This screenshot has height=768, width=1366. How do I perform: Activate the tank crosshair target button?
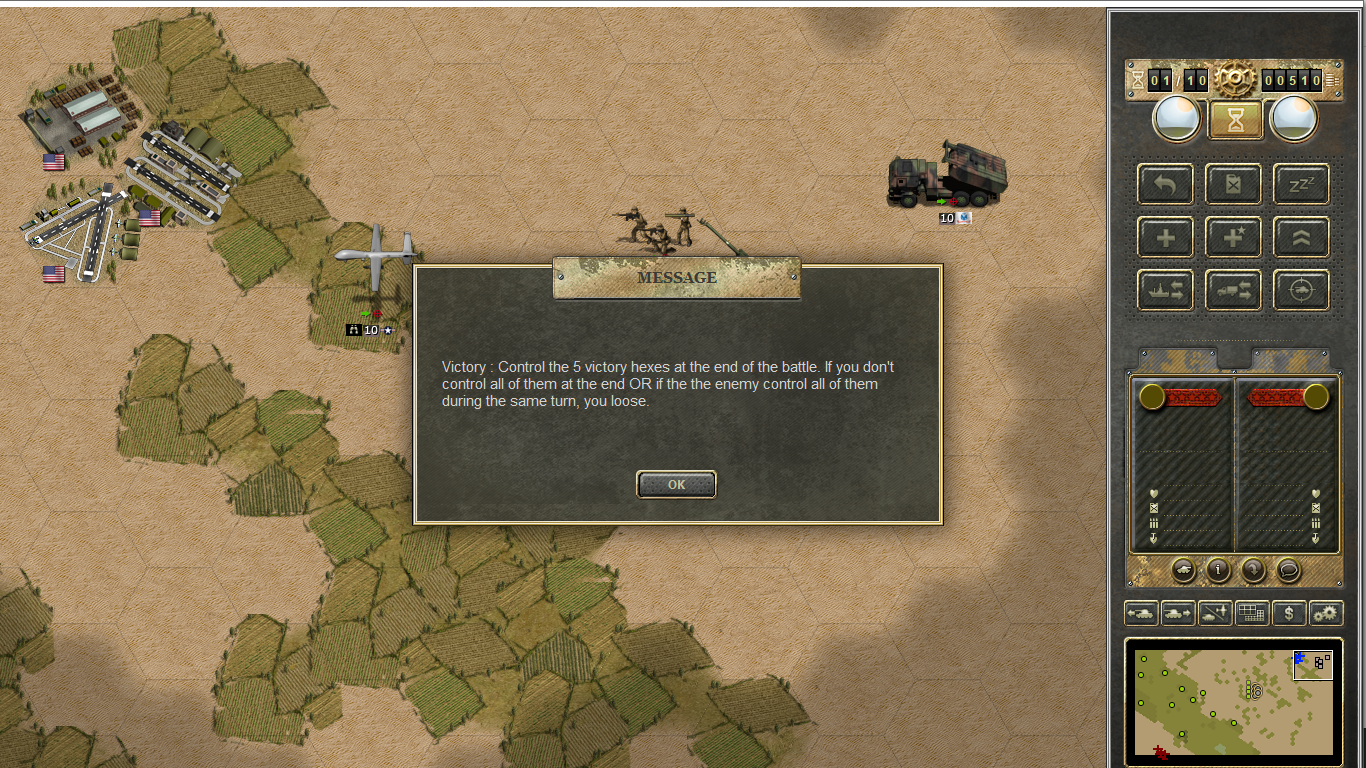coord(1301,290)
